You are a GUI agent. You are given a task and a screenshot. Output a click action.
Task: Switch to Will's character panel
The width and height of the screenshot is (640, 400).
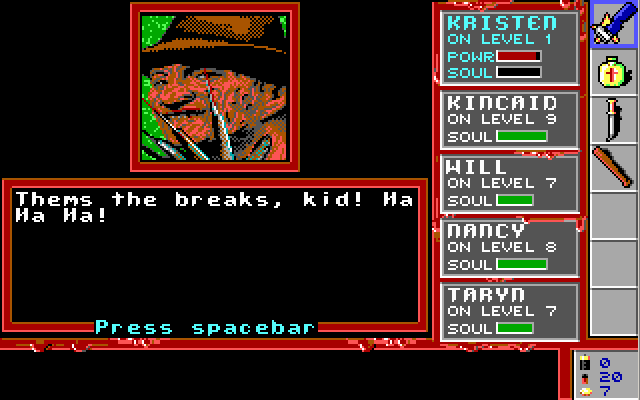point(511,183)
